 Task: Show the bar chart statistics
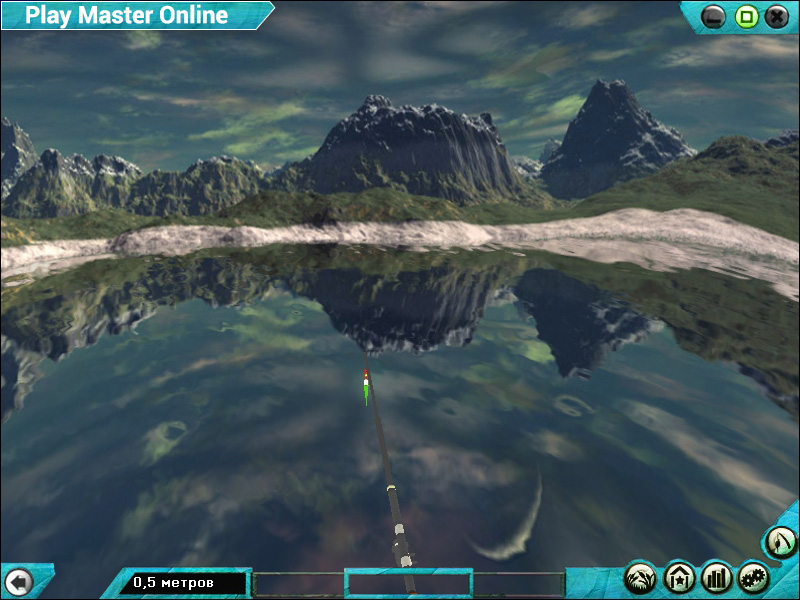tap(717, 577)
